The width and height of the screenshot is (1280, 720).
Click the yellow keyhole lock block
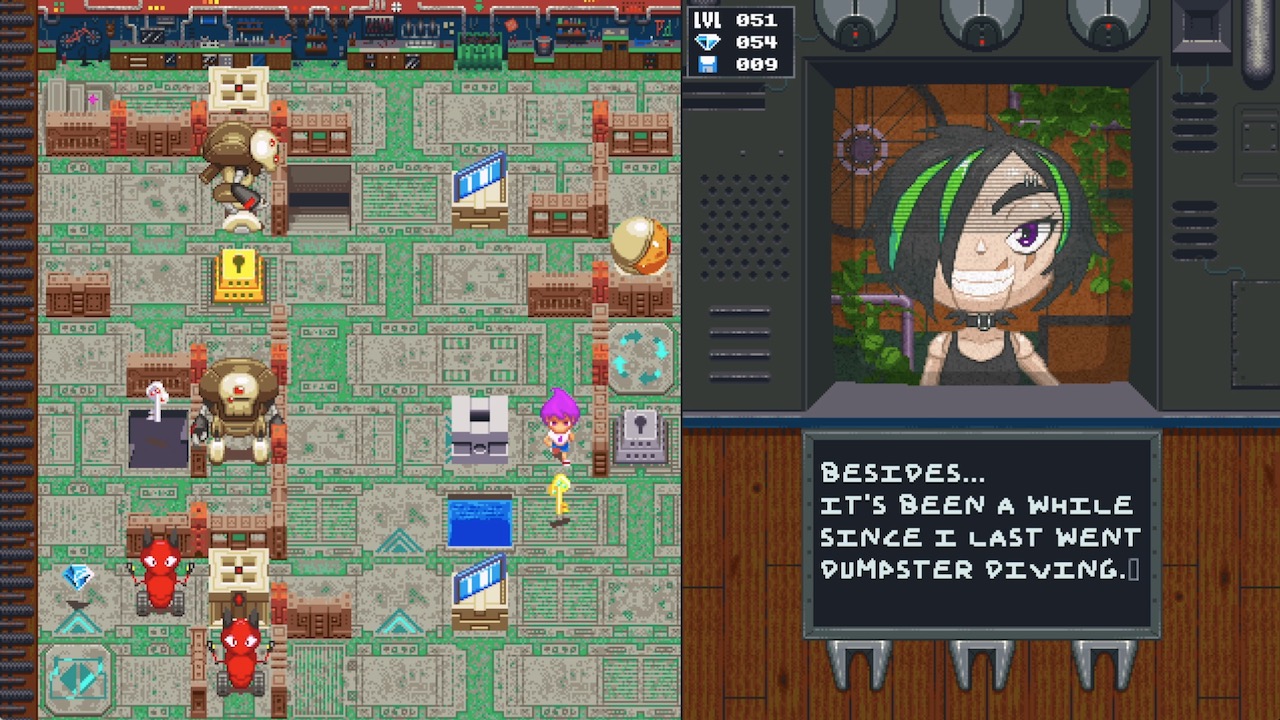tap(241, 273)
